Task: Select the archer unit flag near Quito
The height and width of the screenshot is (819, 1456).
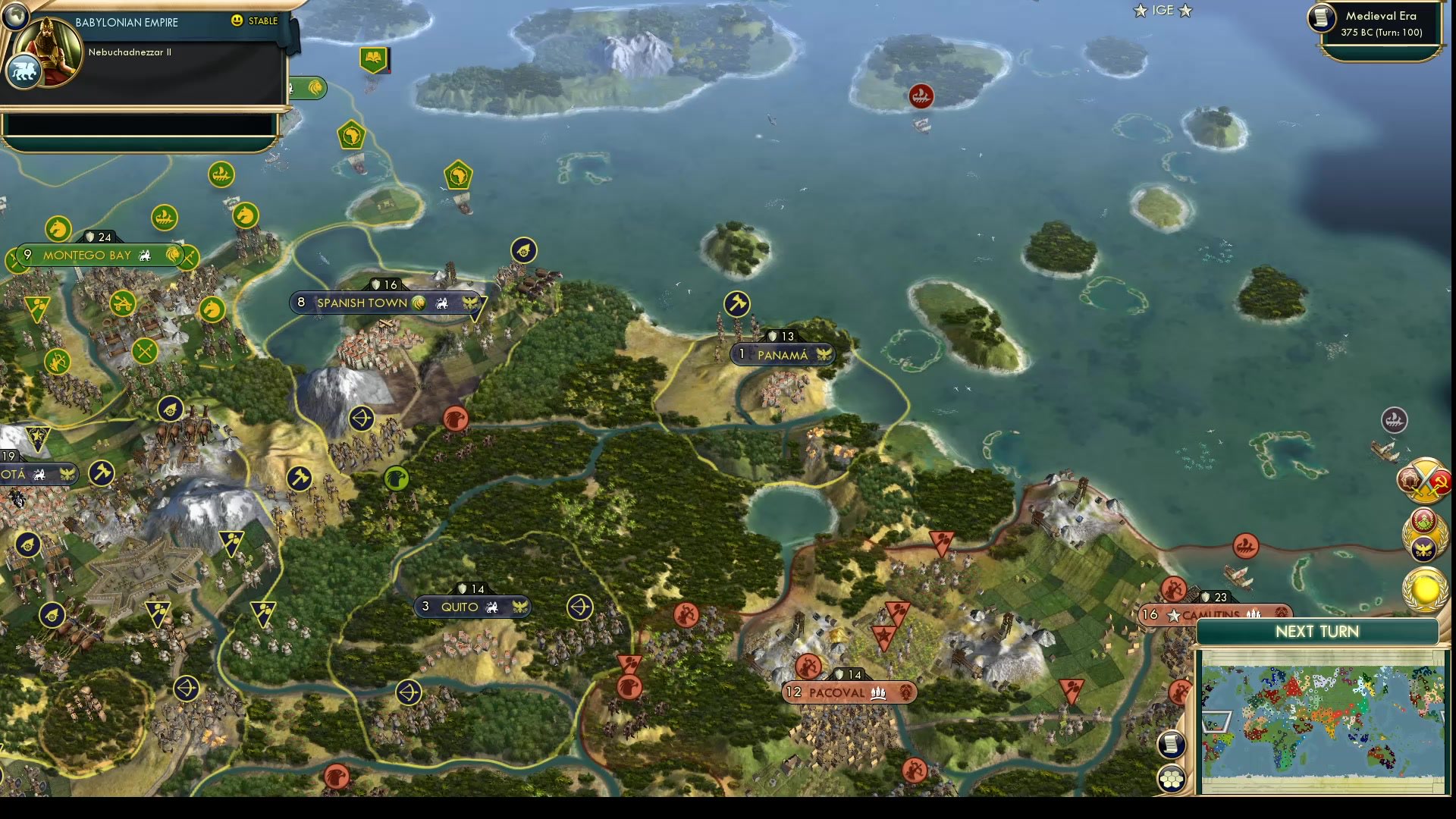Action: click(x=579, y=606)
